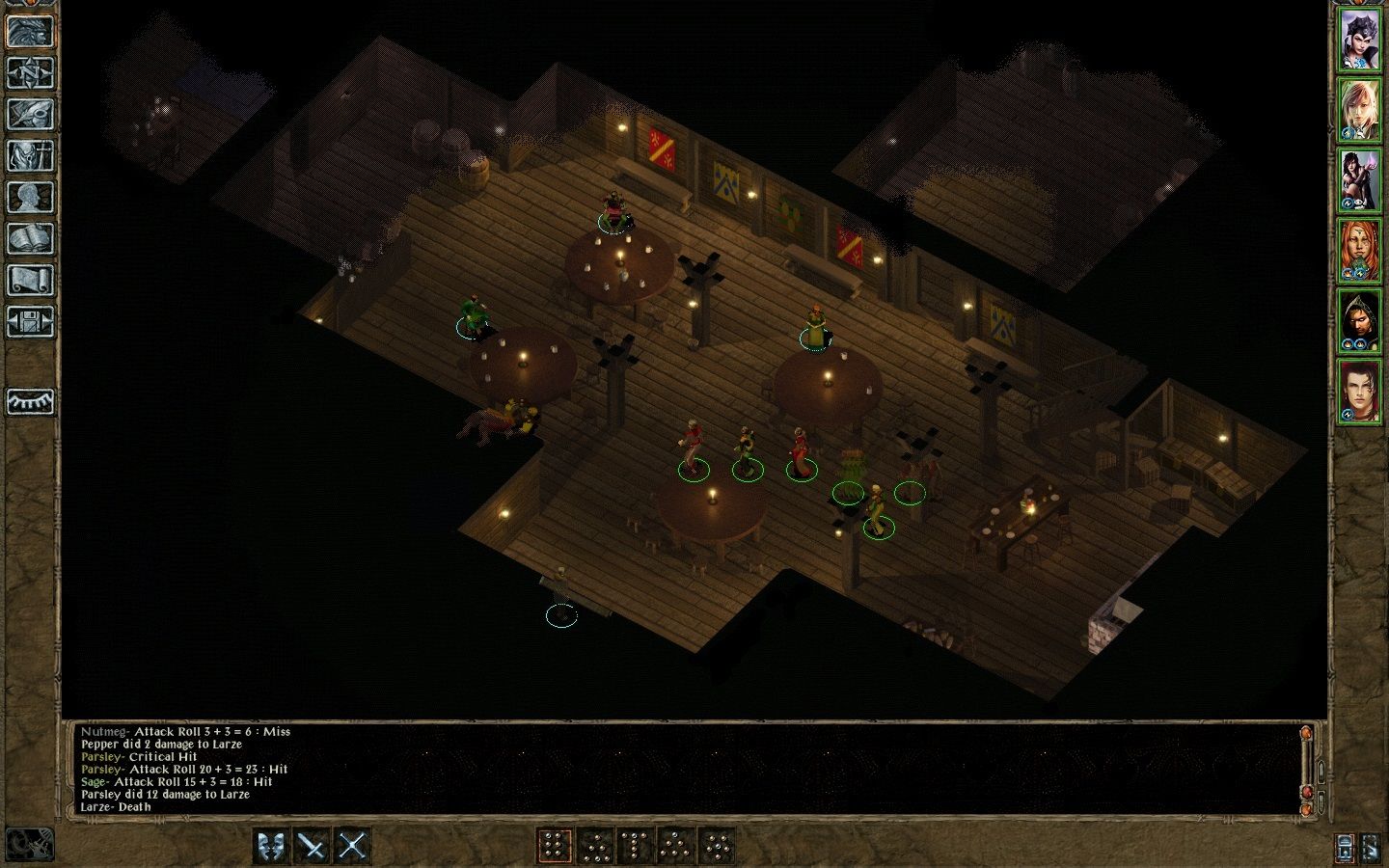Choose the highlighted two-column party formation

click(x=554, y=846)
